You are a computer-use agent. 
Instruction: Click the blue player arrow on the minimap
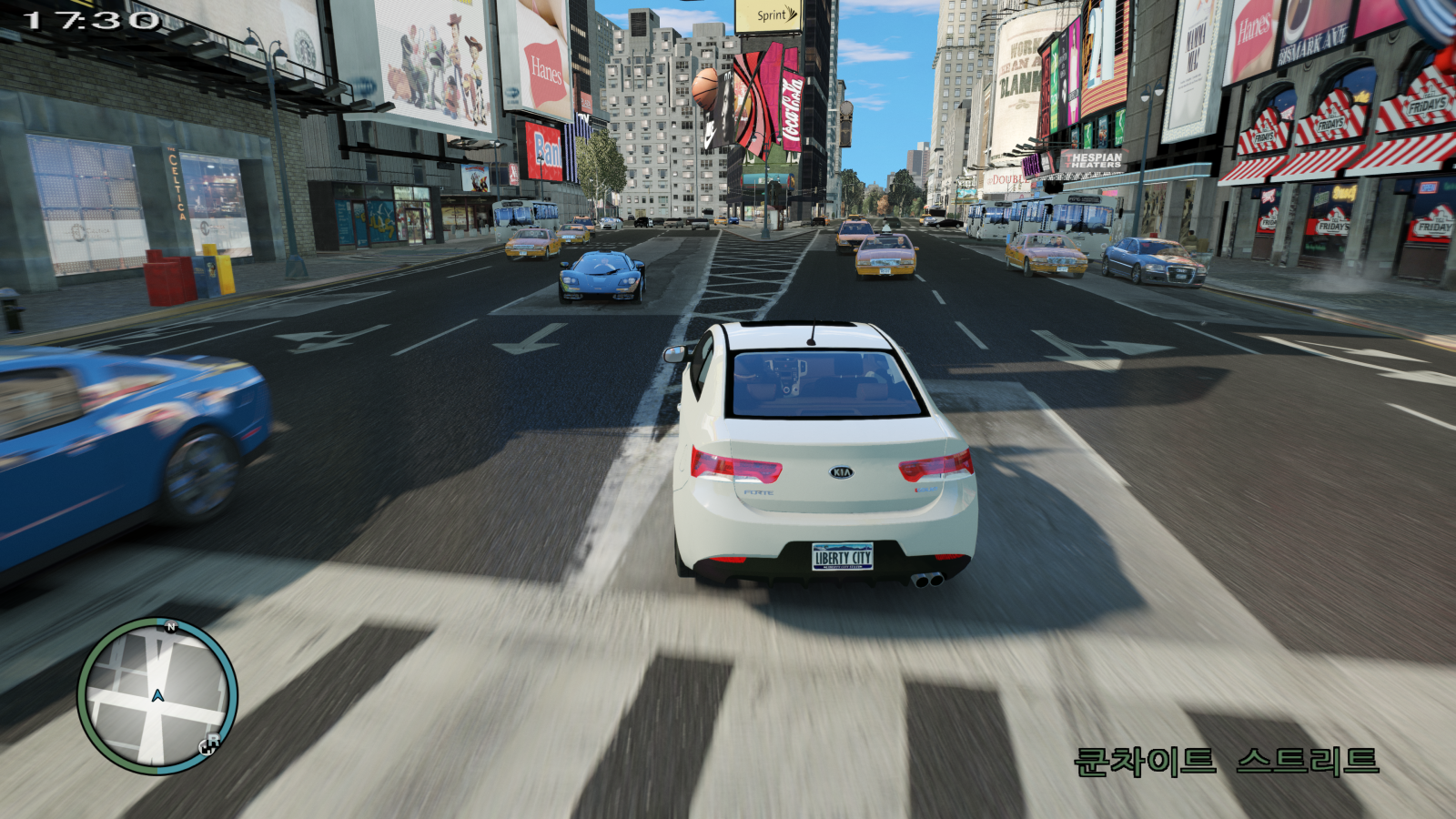[157, 696]
